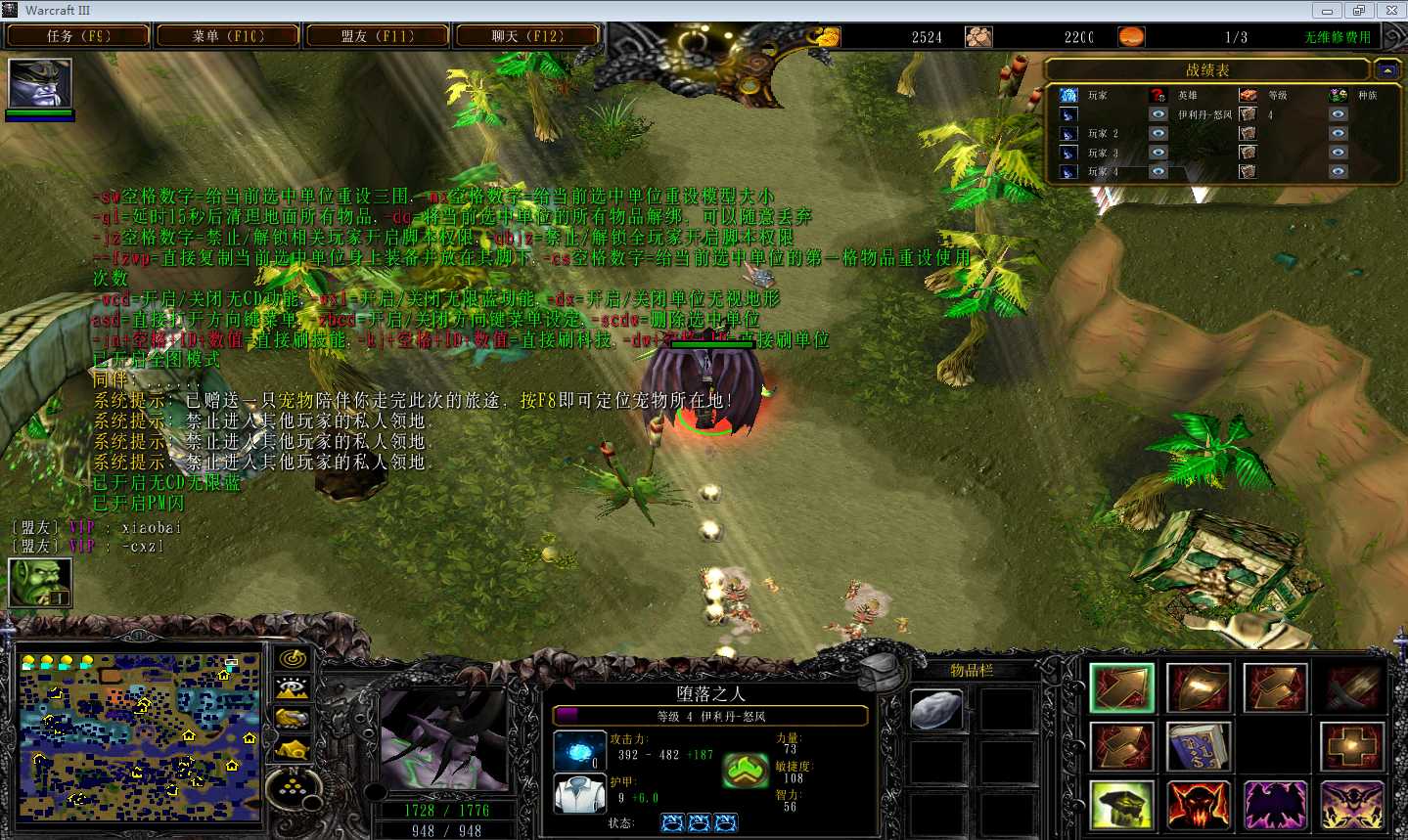The width and height of the screenshot is (1408, 840).
Task: Use the red demon face ability
Action: click(x=1199, y=805)
